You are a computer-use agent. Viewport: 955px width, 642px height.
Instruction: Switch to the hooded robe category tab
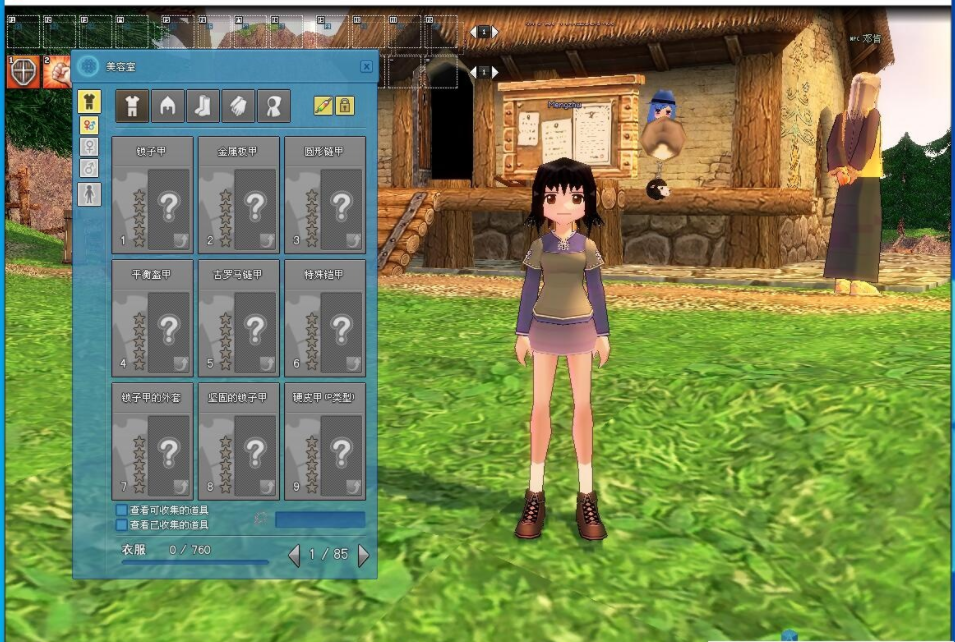[x=273, y=106]
